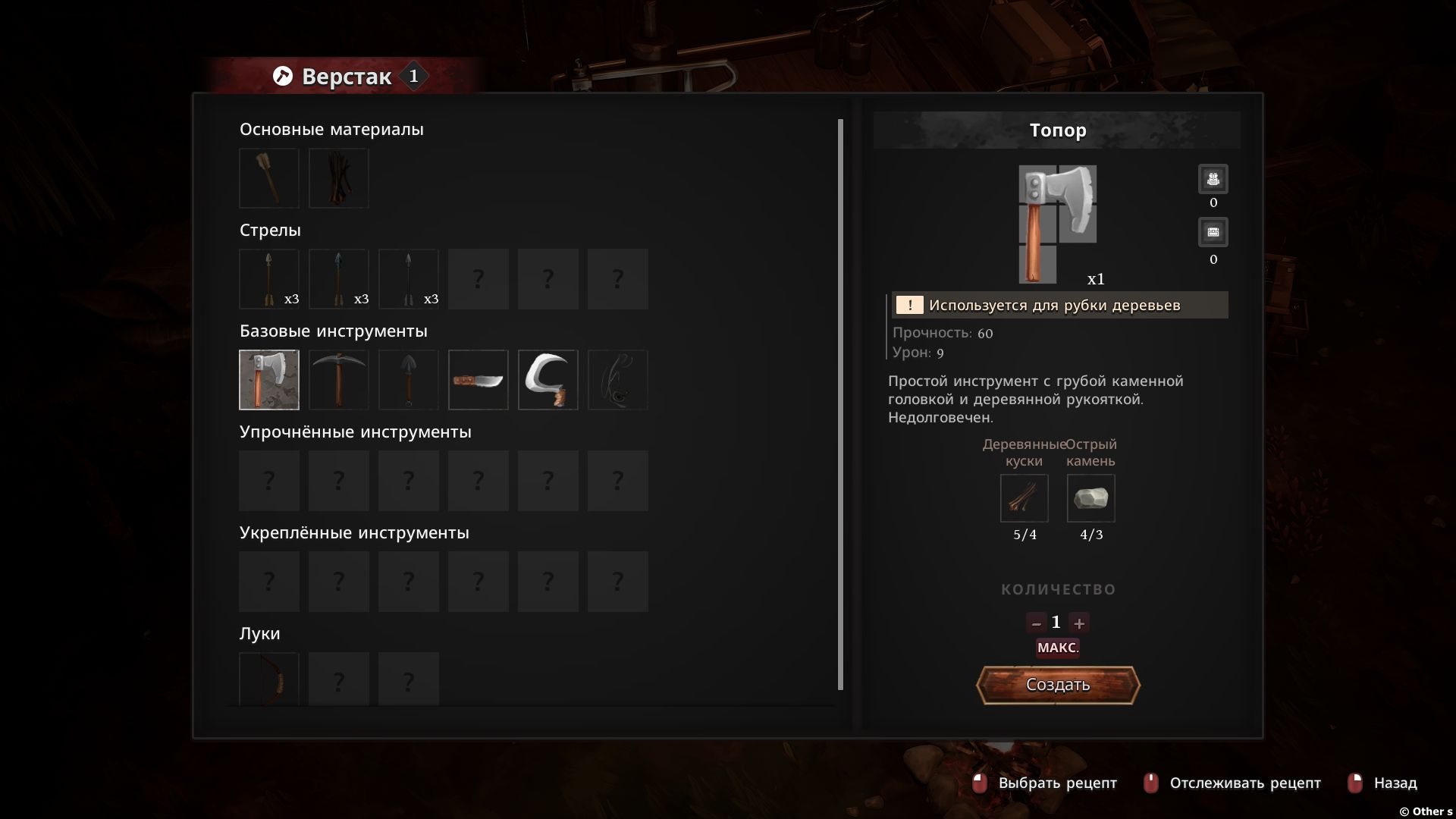Decrease quantity with the minus button
Screen dimensions: 1456x819
[1036, 623]
